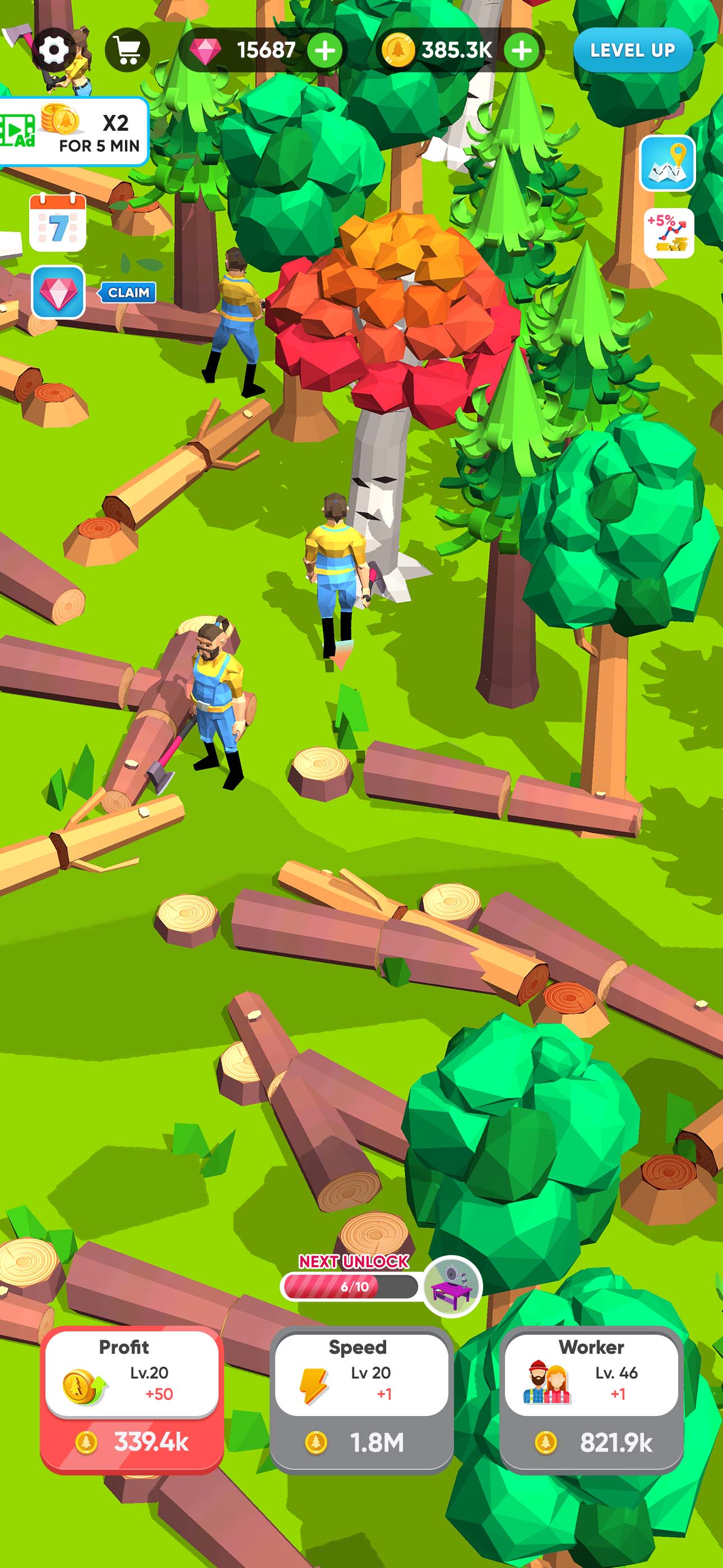The height and width of the screenshot is (1568, 723).
Task: Tap the plus to buy more gems
Action: (326, 50)
